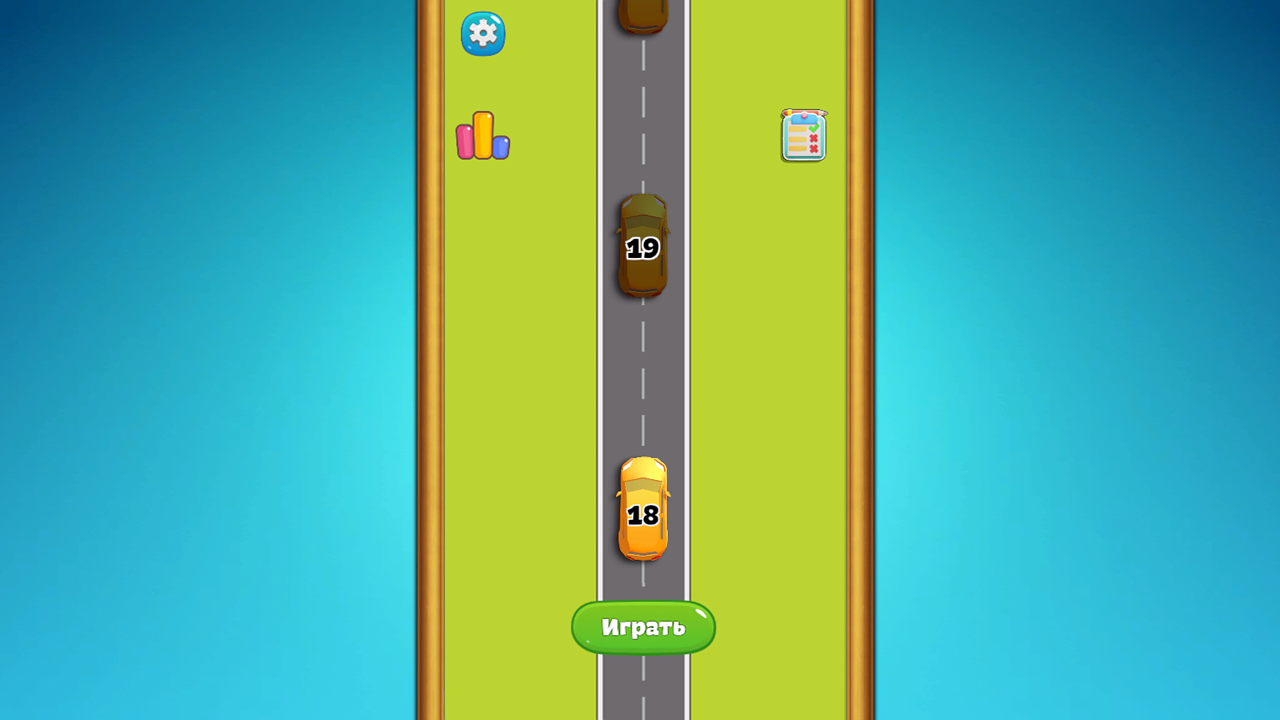
Task: Click the number 18 on the player car
Action: (644, 515)
